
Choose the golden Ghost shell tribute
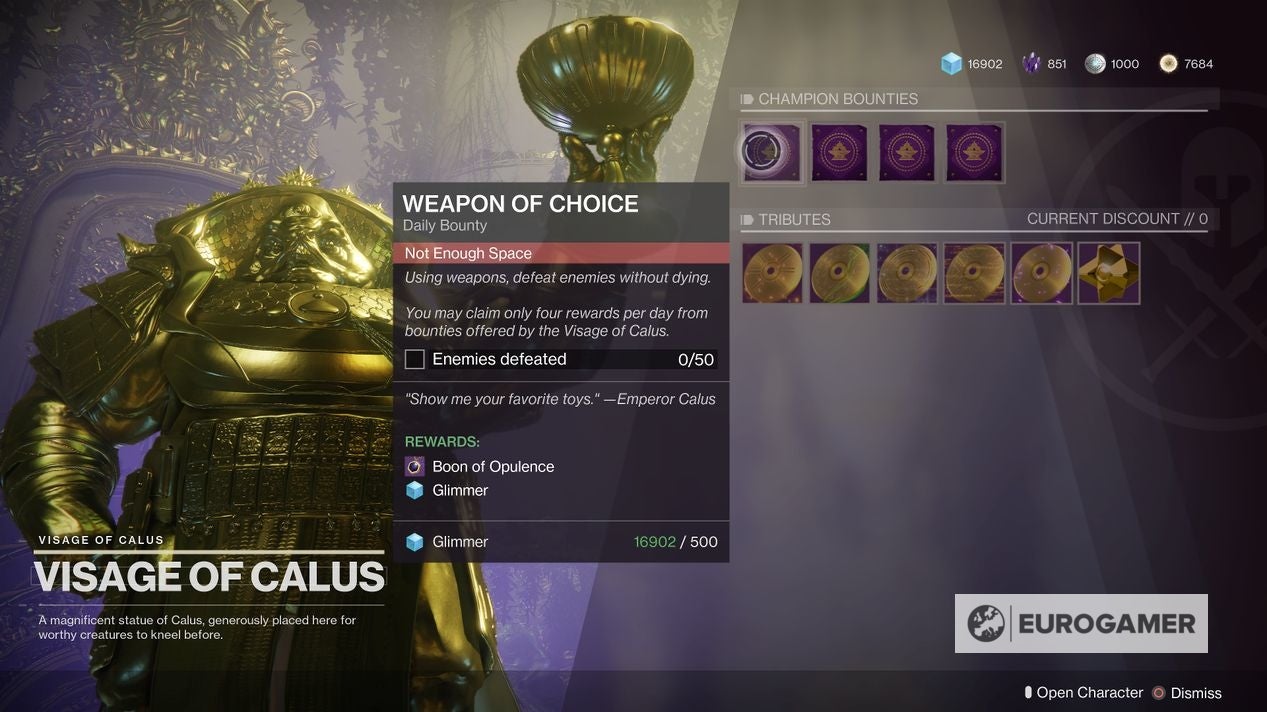pos(1108,273)
